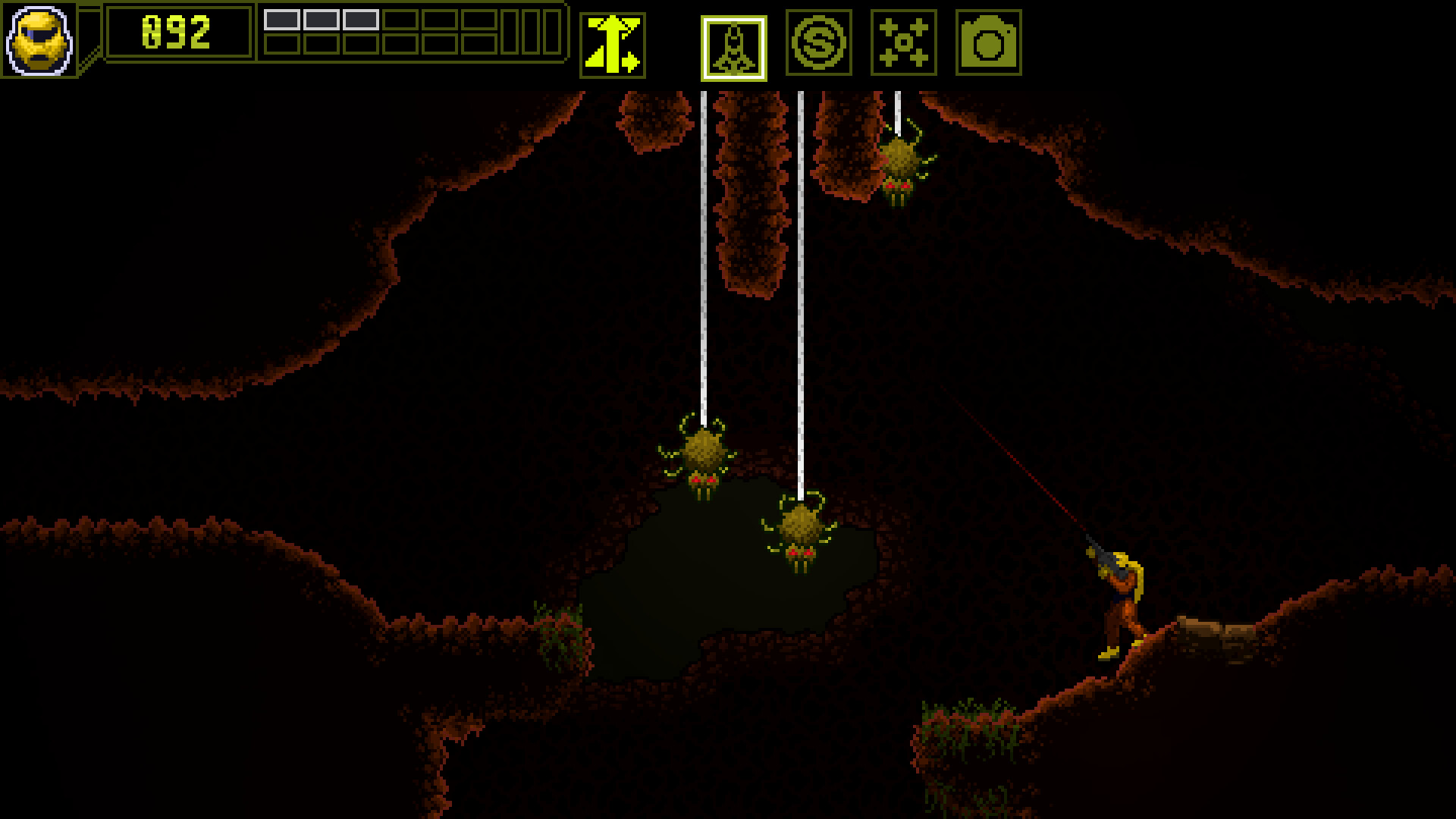The image size is (1456, 819).
Task: Click the yellow helmet portrait
Action: tap(39, 41)
